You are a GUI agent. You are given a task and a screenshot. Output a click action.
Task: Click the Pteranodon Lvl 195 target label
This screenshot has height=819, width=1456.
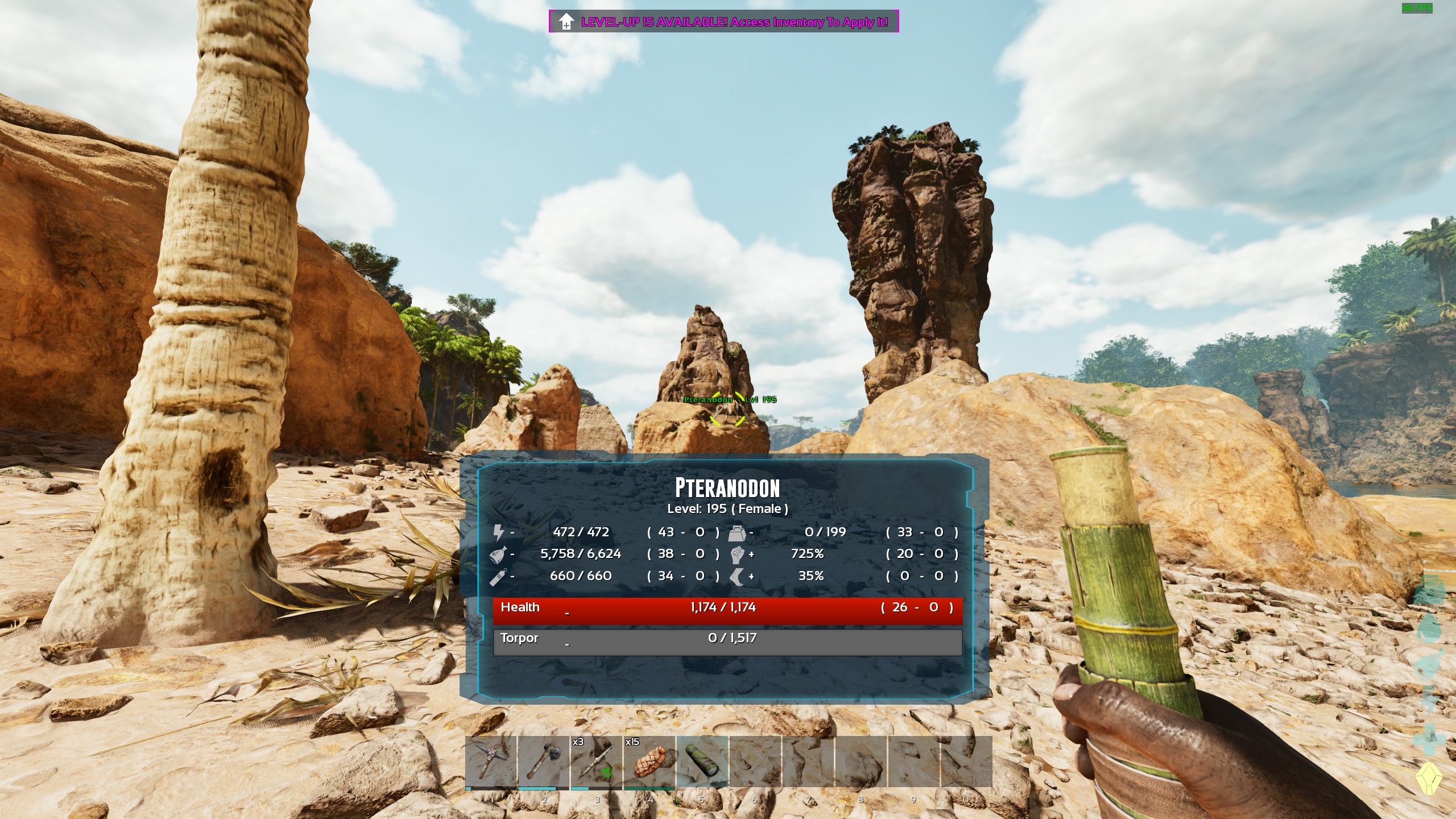tap(731, 400)
